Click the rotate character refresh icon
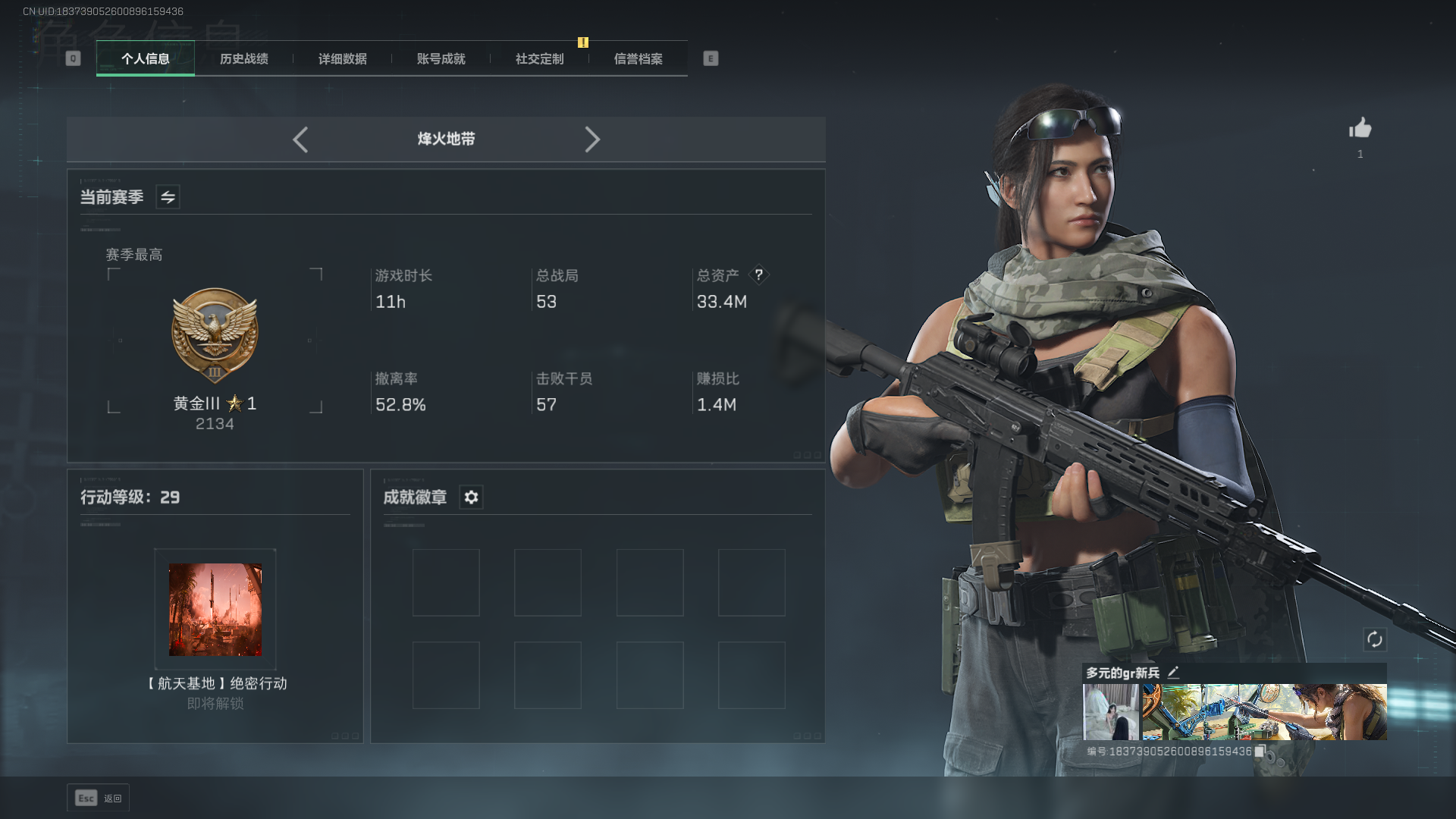The width and height of the screenshot is (1456, 819). [1374, 639]
